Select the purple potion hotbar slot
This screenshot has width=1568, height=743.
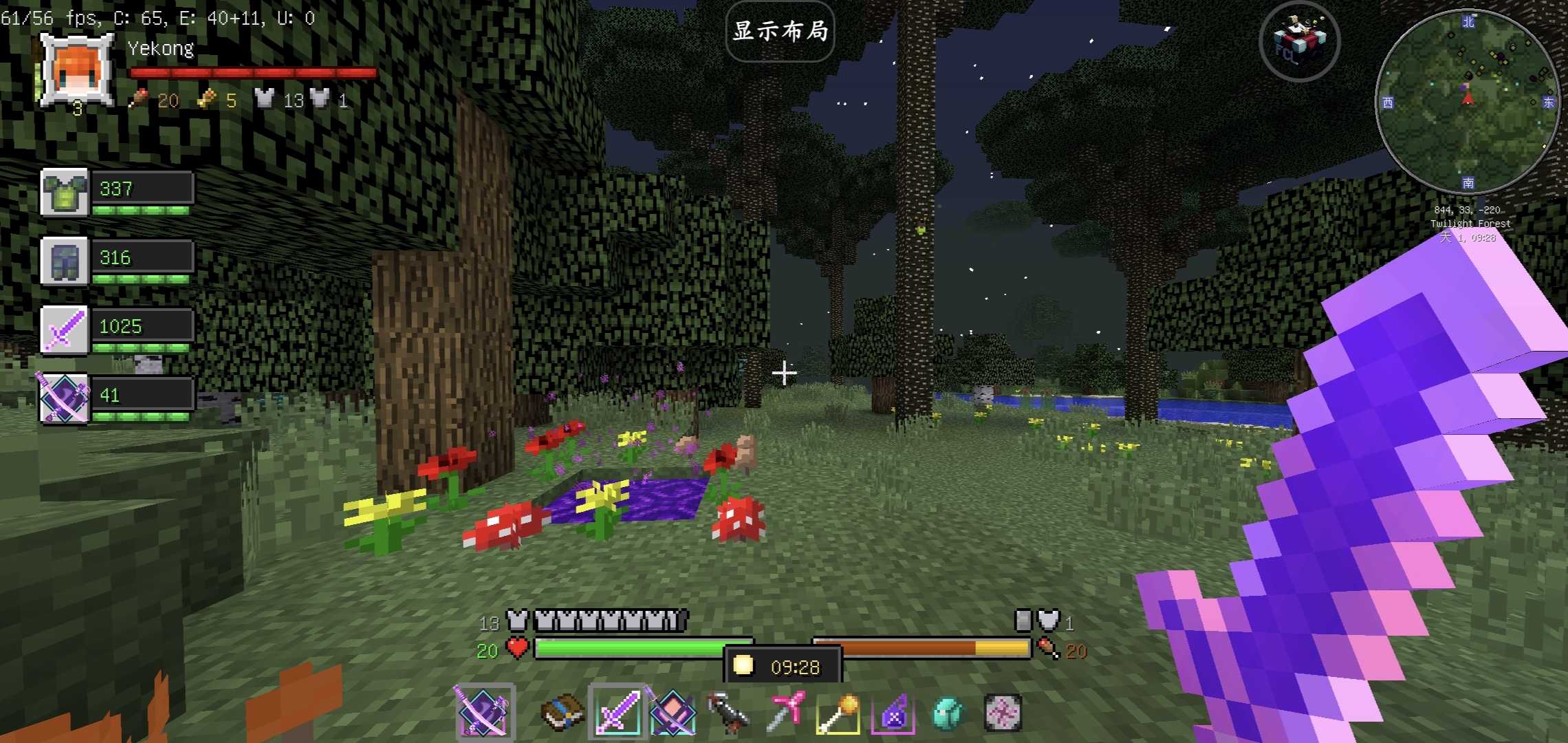click(893, 712)
